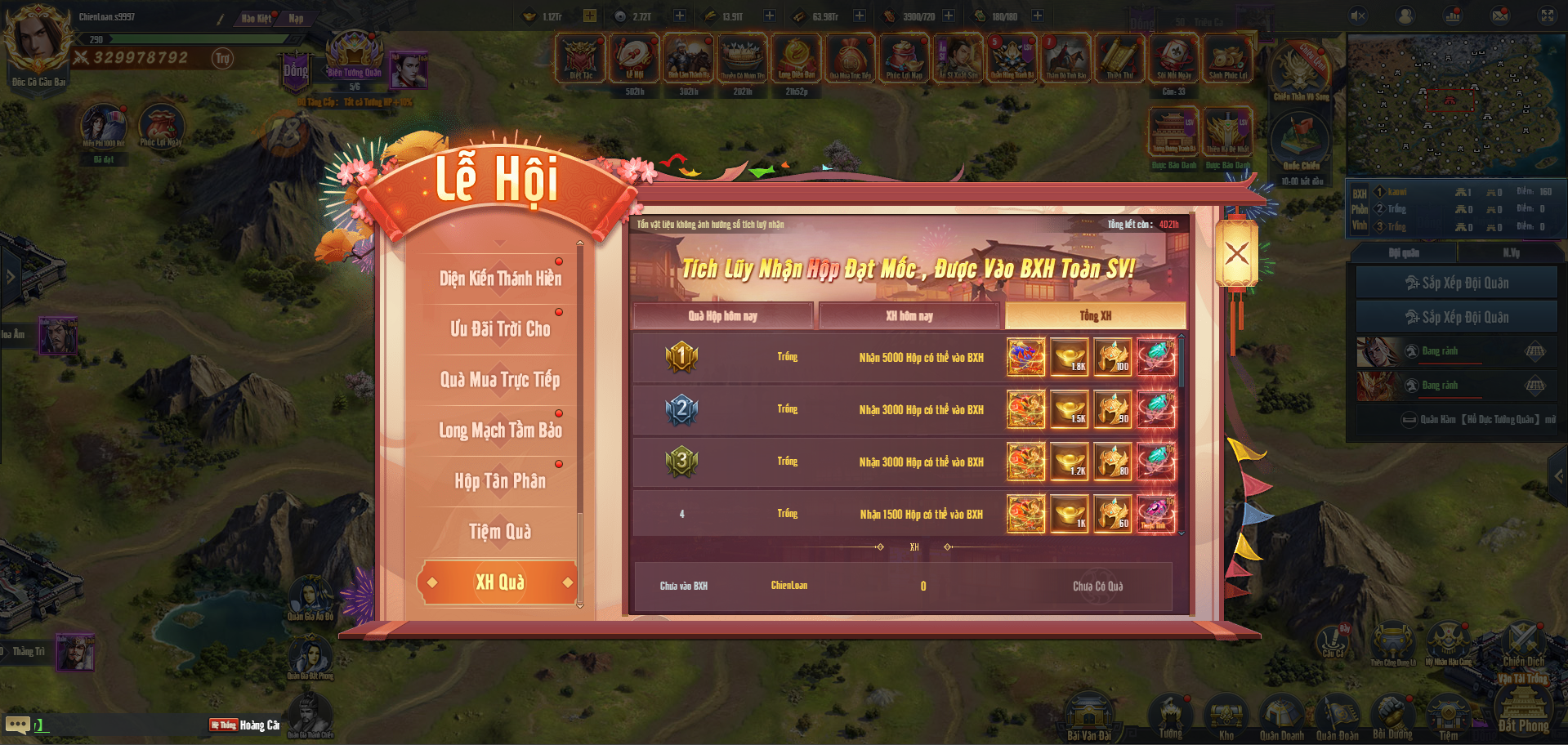
Task: Open the Kho storage button
Action: pos(1226,717)
